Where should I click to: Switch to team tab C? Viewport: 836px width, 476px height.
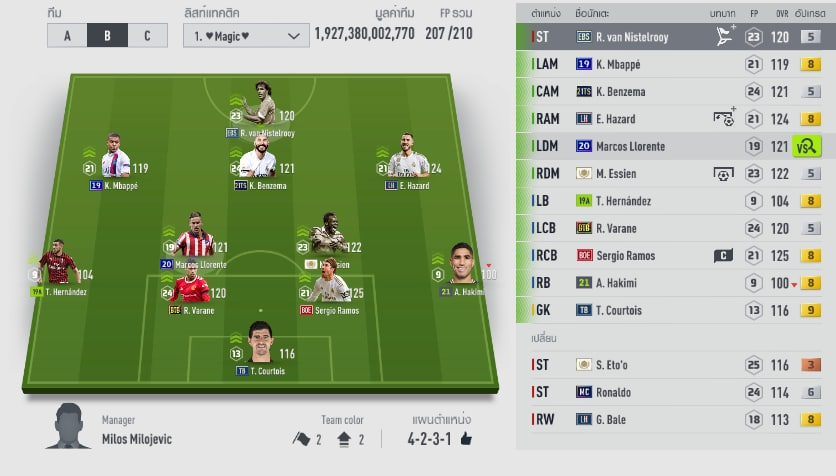pos(147,35)
